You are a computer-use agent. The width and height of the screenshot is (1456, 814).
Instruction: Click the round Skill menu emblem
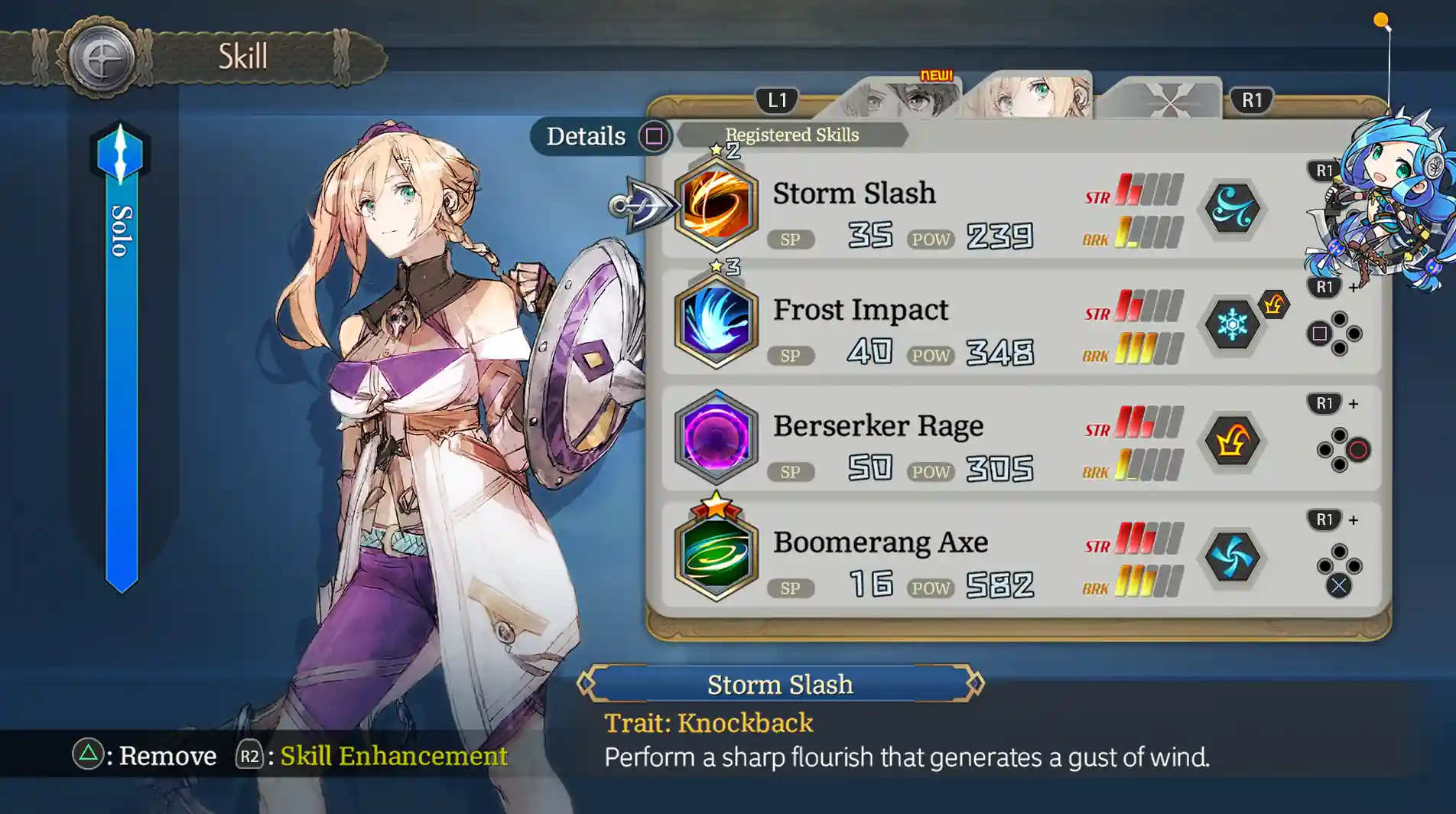pos(101,58)
